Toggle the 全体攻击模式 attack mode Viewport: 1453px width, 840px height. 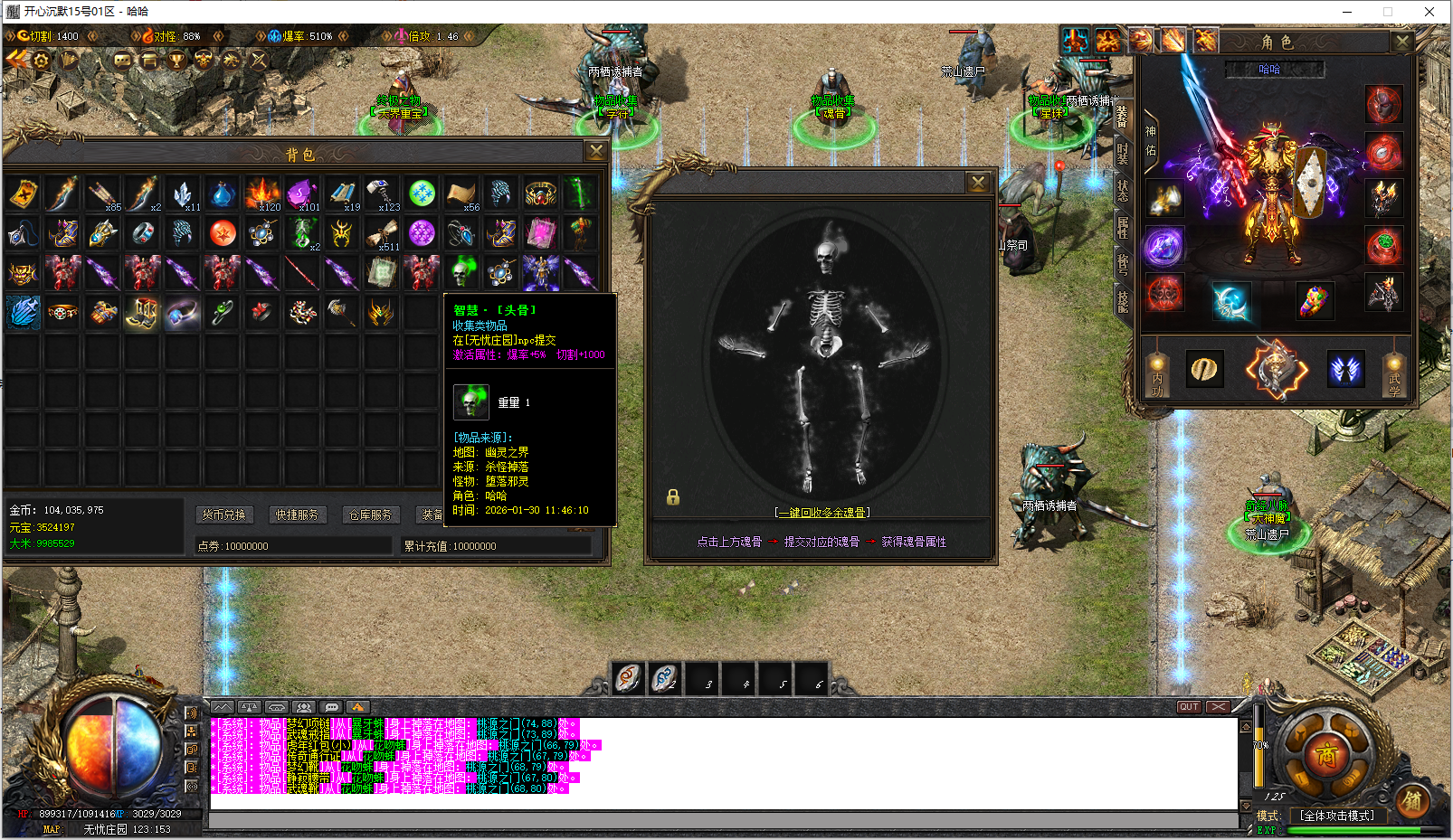1336,816
